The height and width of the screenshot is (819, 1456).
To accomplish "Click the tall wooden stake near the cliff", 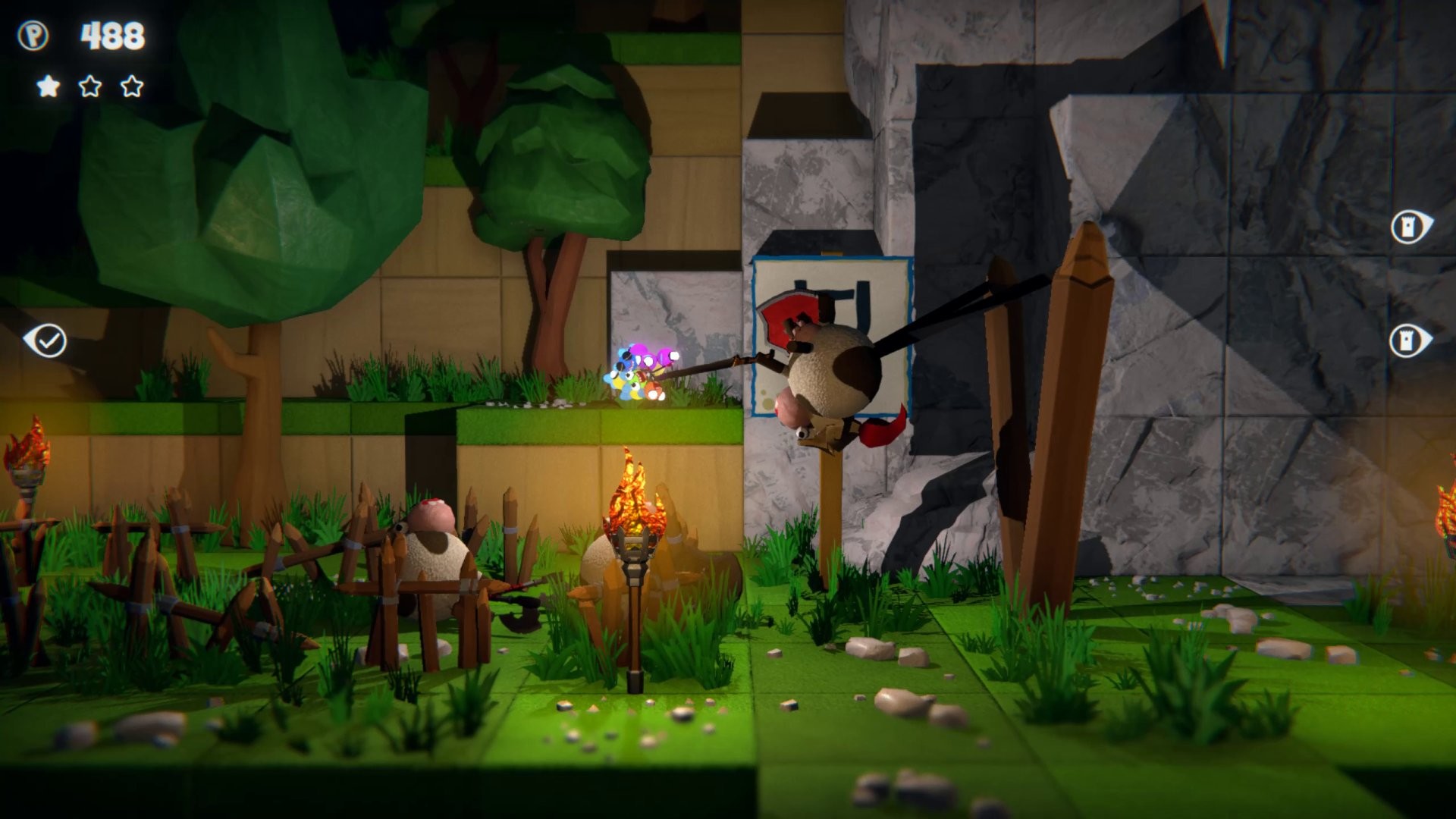I will pos(1077,394).
